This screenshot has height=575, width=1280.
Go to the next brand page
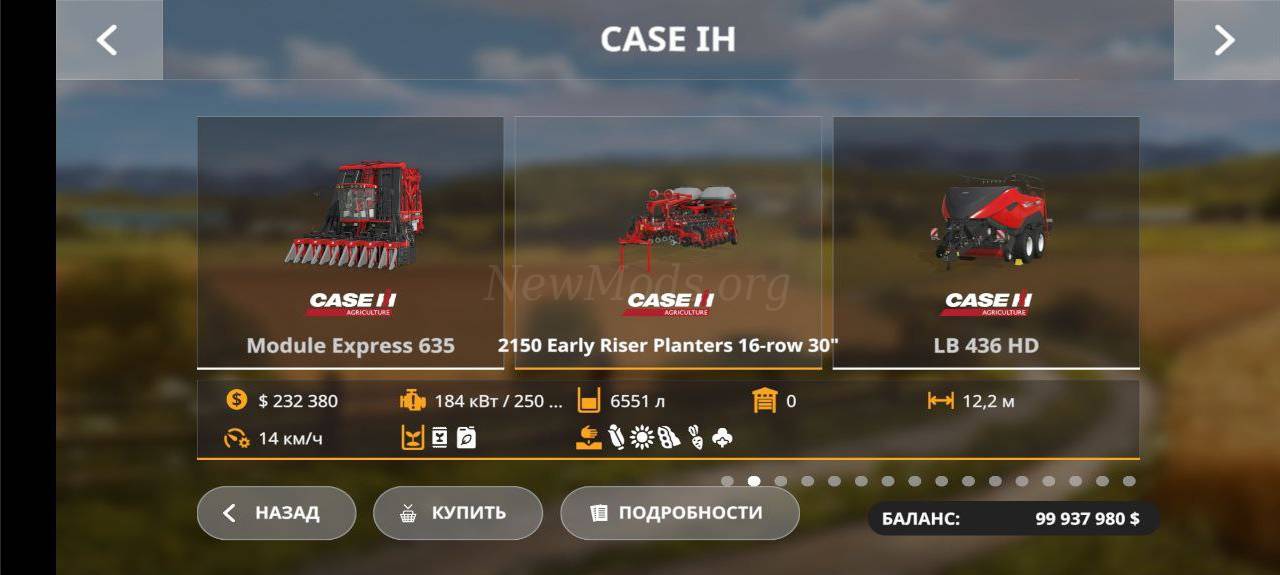pyautogui.click(x=1225, y=40)
